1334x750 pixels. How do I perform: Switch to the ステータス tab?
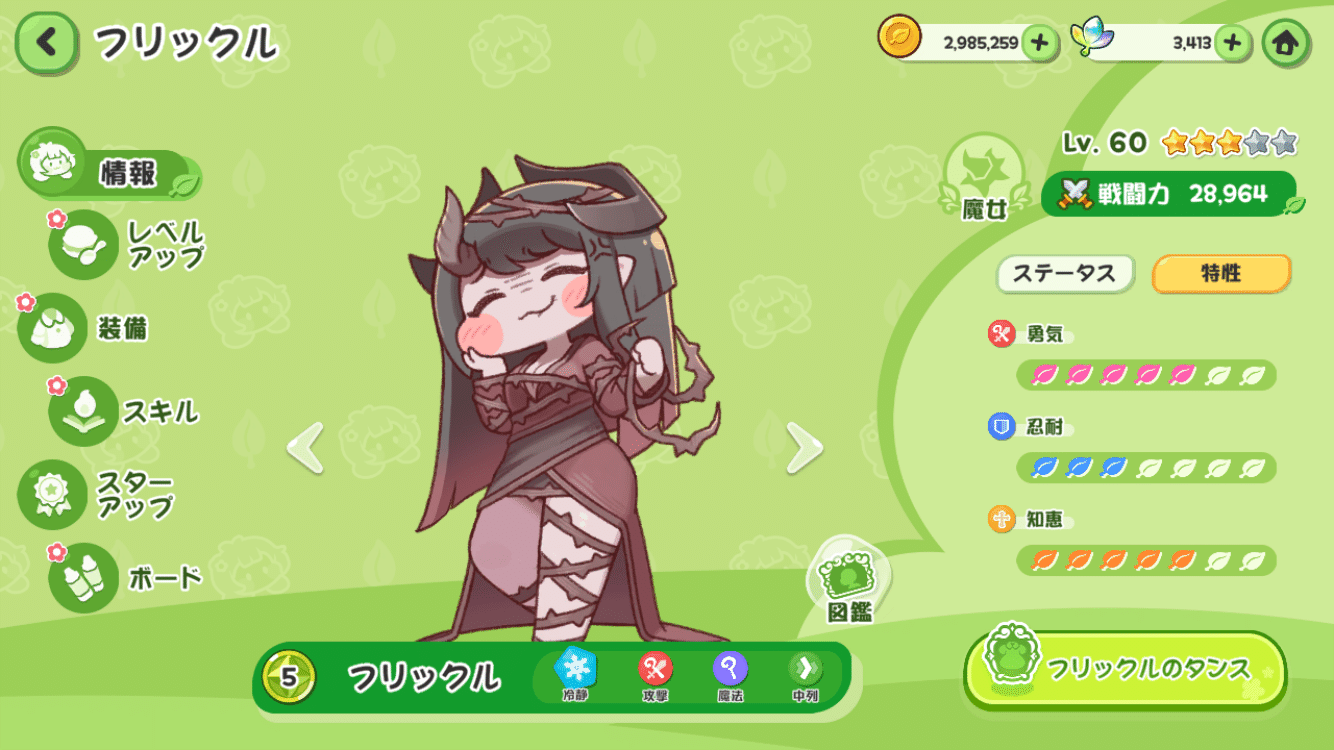[1064, 274]
